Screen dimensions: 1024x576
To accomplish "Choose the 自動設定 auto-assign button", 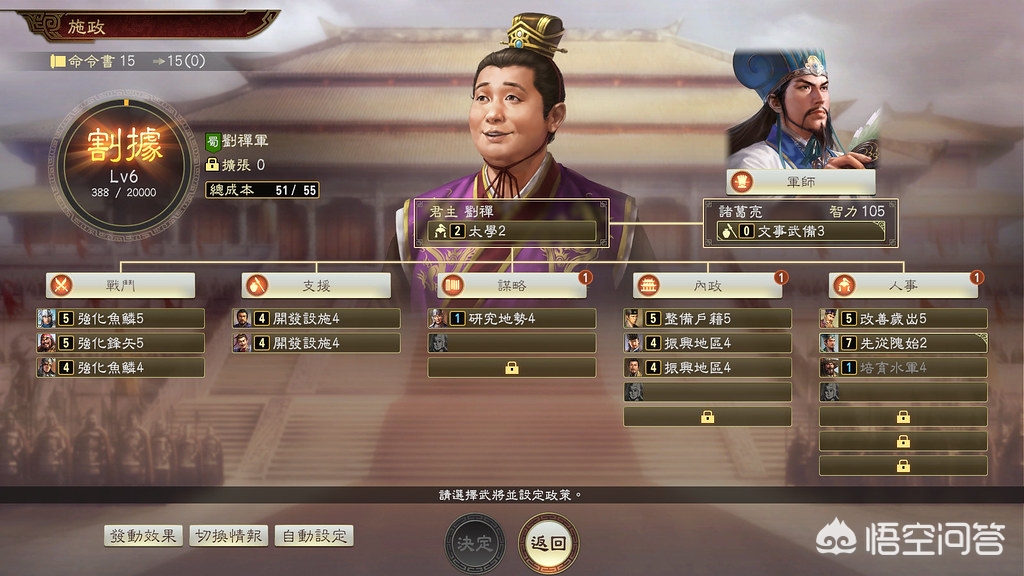I will [x=313, y=535].
